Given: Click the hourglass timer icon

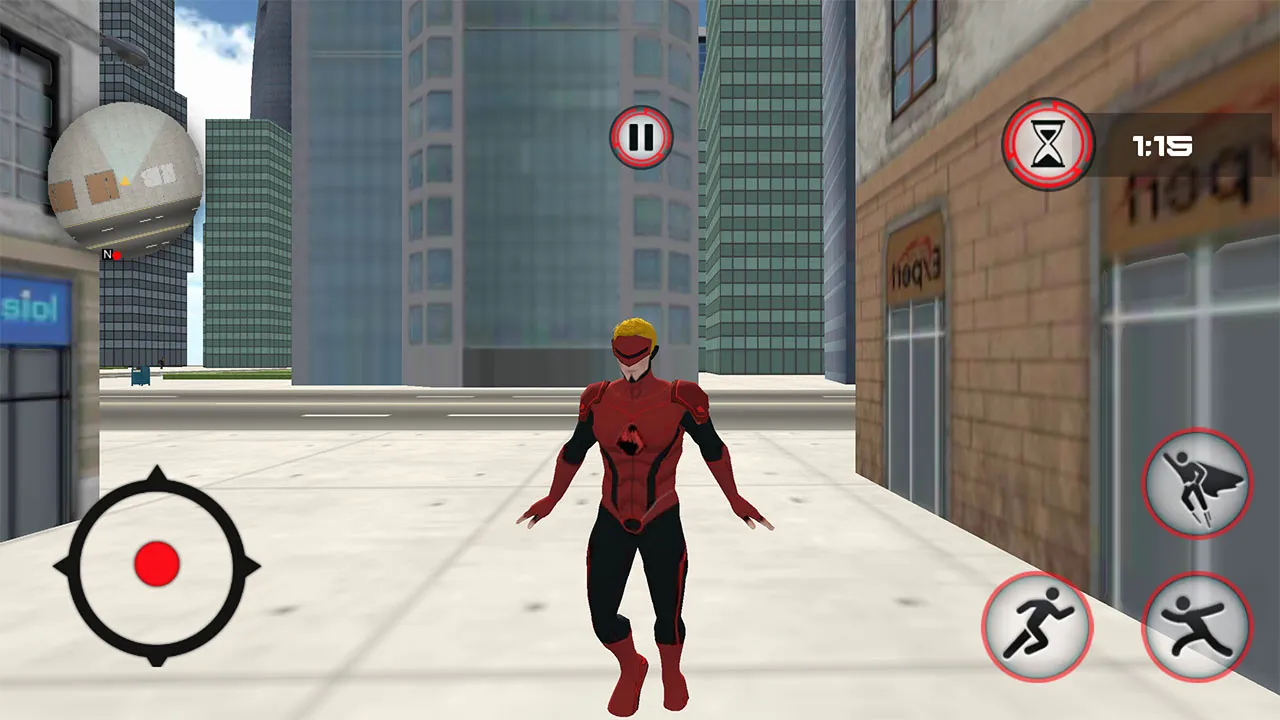Looking at the screenshot, I should point(1046,146).
